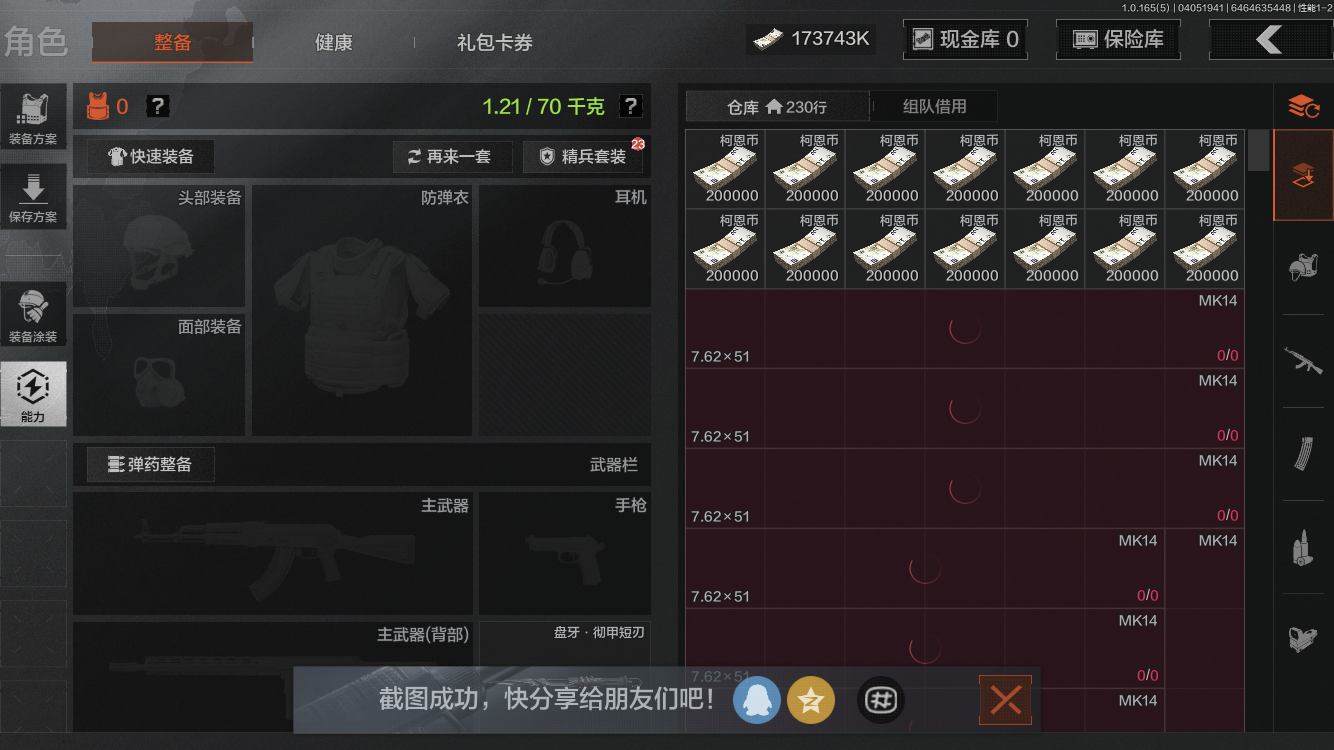The width and height of the screenshot is (1334, 750).
Task: Switch to the 健康 tab
Action: (333, 43)
